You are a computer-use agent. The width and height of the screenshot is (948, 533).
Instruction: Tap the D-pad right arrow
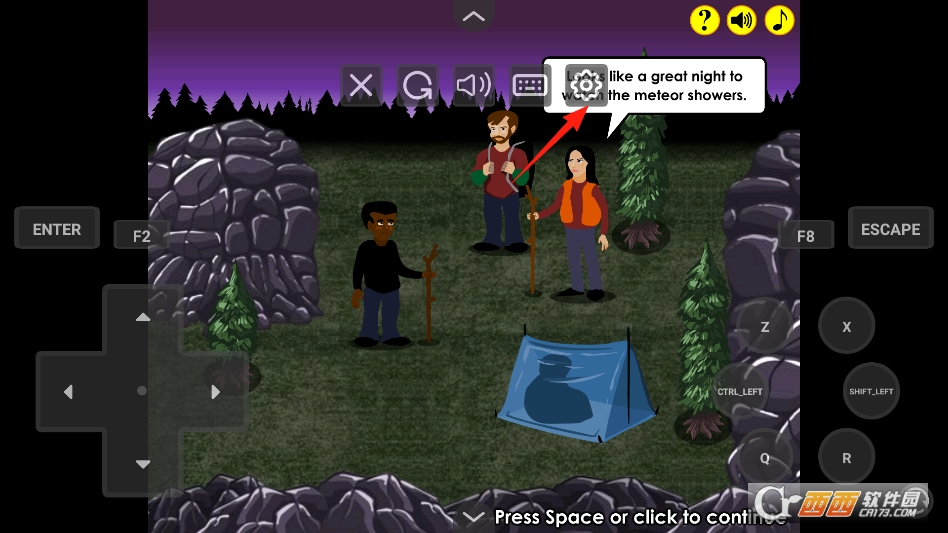pyautogui.click(x=216, y=392)
